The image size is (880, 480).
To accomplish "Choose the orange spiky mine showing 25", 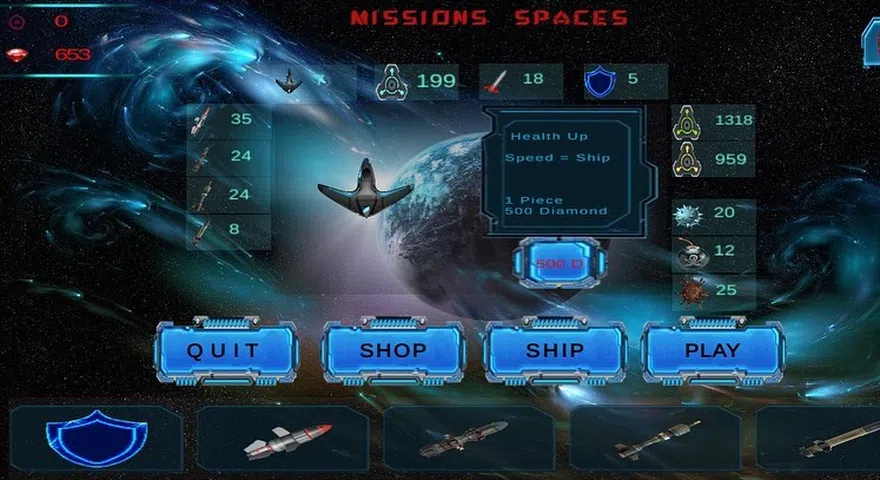I will 714,290.
